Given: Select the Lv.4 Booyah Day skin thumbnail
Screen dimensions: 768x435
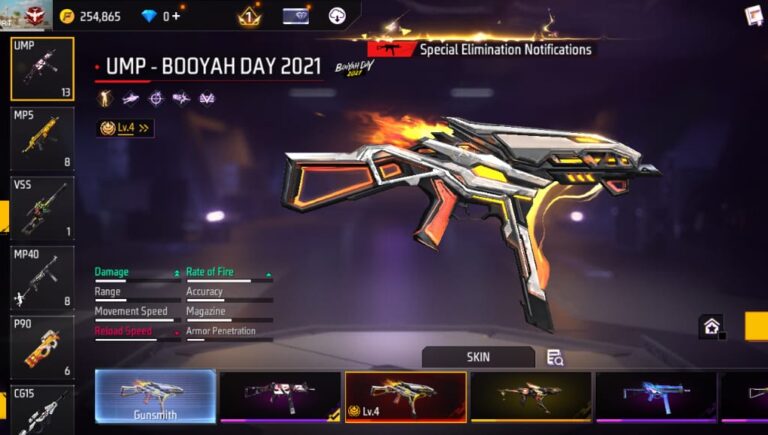Looking at the screenshot, I should (x=405, y=396).
